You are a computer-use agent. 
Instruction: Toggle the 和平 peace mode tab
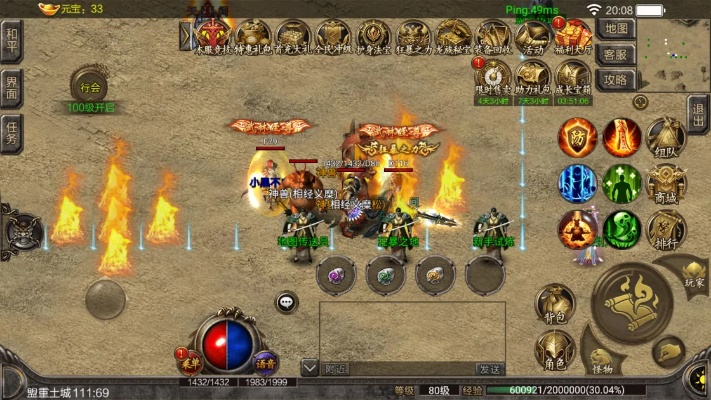click(x=11, y=42)
